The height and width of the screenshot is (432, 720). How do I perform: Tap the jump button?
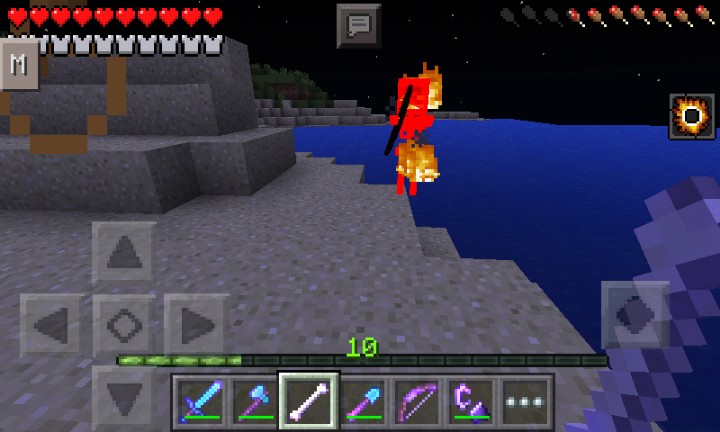(x=634, y=315)
